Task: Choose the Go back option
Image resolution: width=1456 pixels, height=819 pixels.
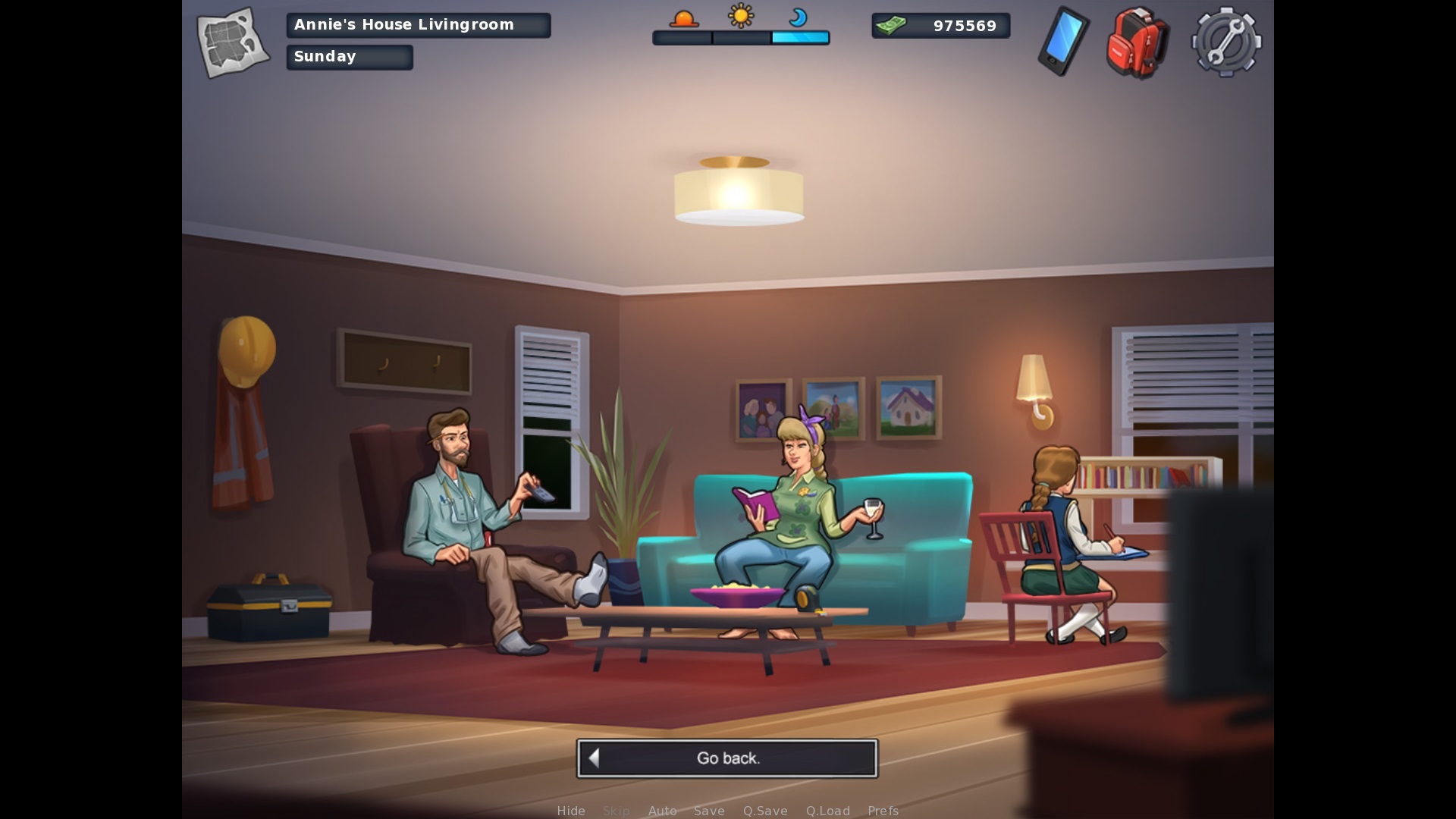Action: [x=727, y=758]
